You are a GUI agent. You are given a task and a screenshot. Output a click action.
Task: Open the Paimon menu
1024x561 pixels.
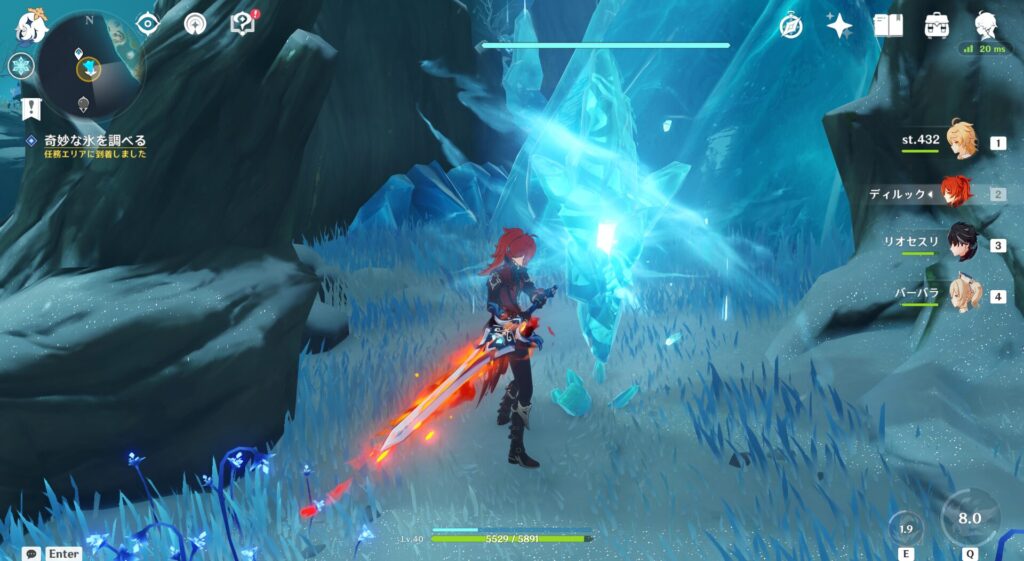(x=31, y=27)
